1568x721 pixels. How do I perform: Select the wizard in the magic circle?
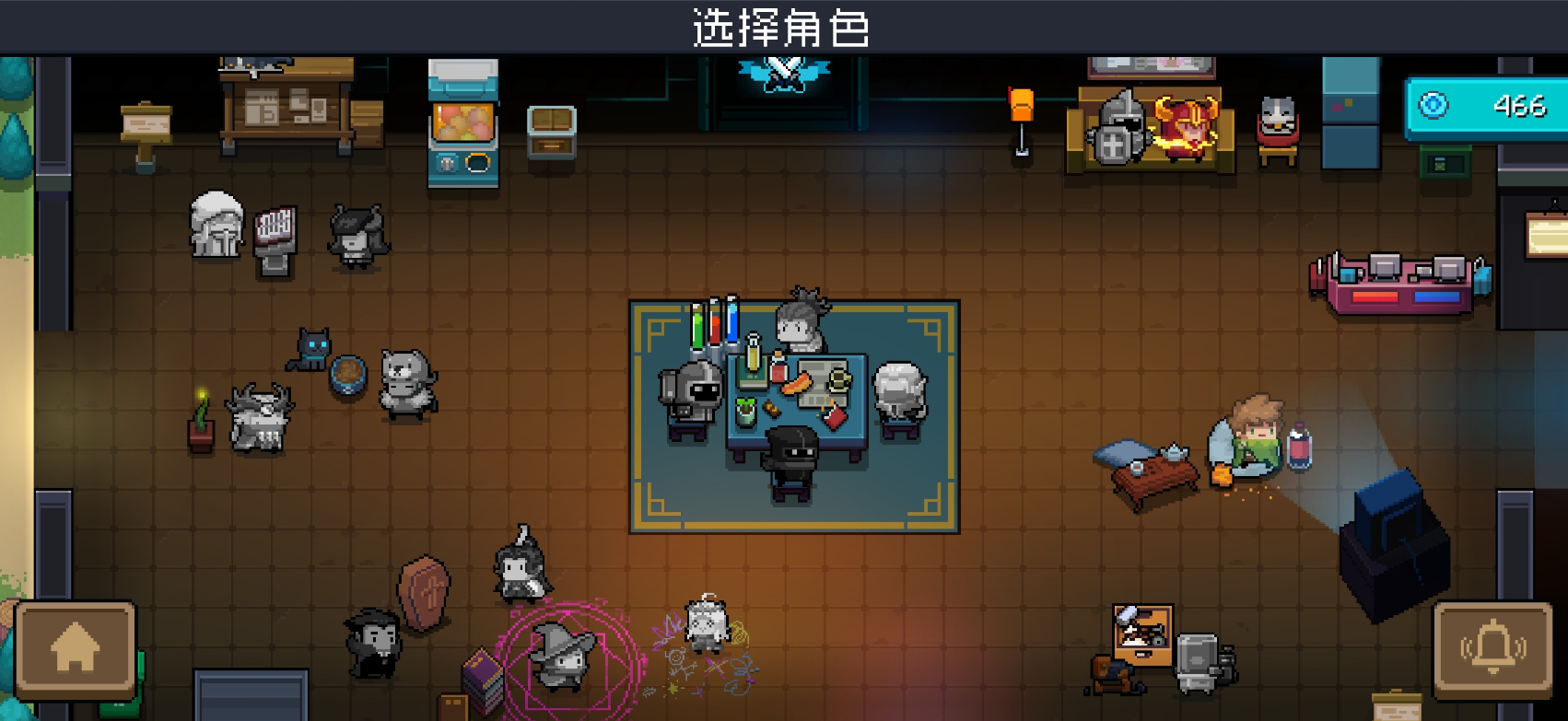point(561,655)
